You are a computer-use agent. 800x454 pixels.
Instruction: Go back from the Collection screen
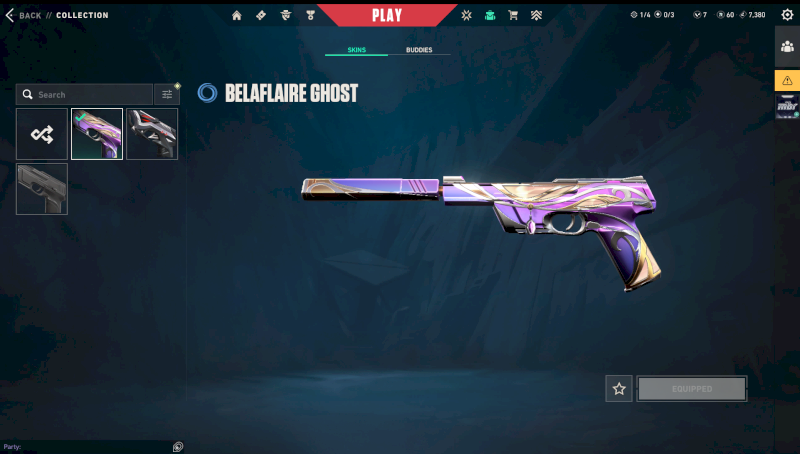tap(23, 15)
